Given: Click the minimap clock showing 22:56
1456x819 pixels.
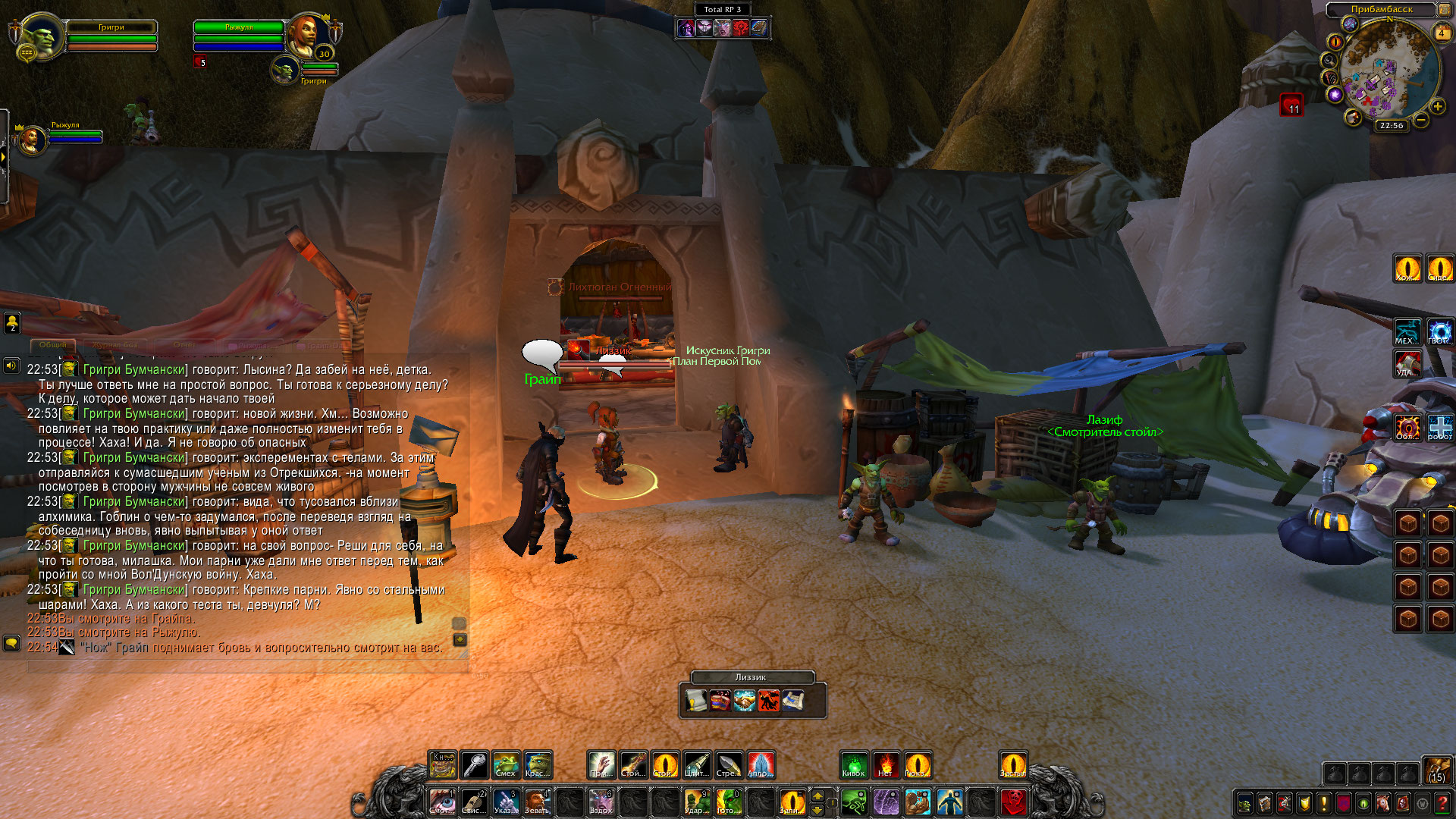Looking at the screenshot, I should point(1391,126).
